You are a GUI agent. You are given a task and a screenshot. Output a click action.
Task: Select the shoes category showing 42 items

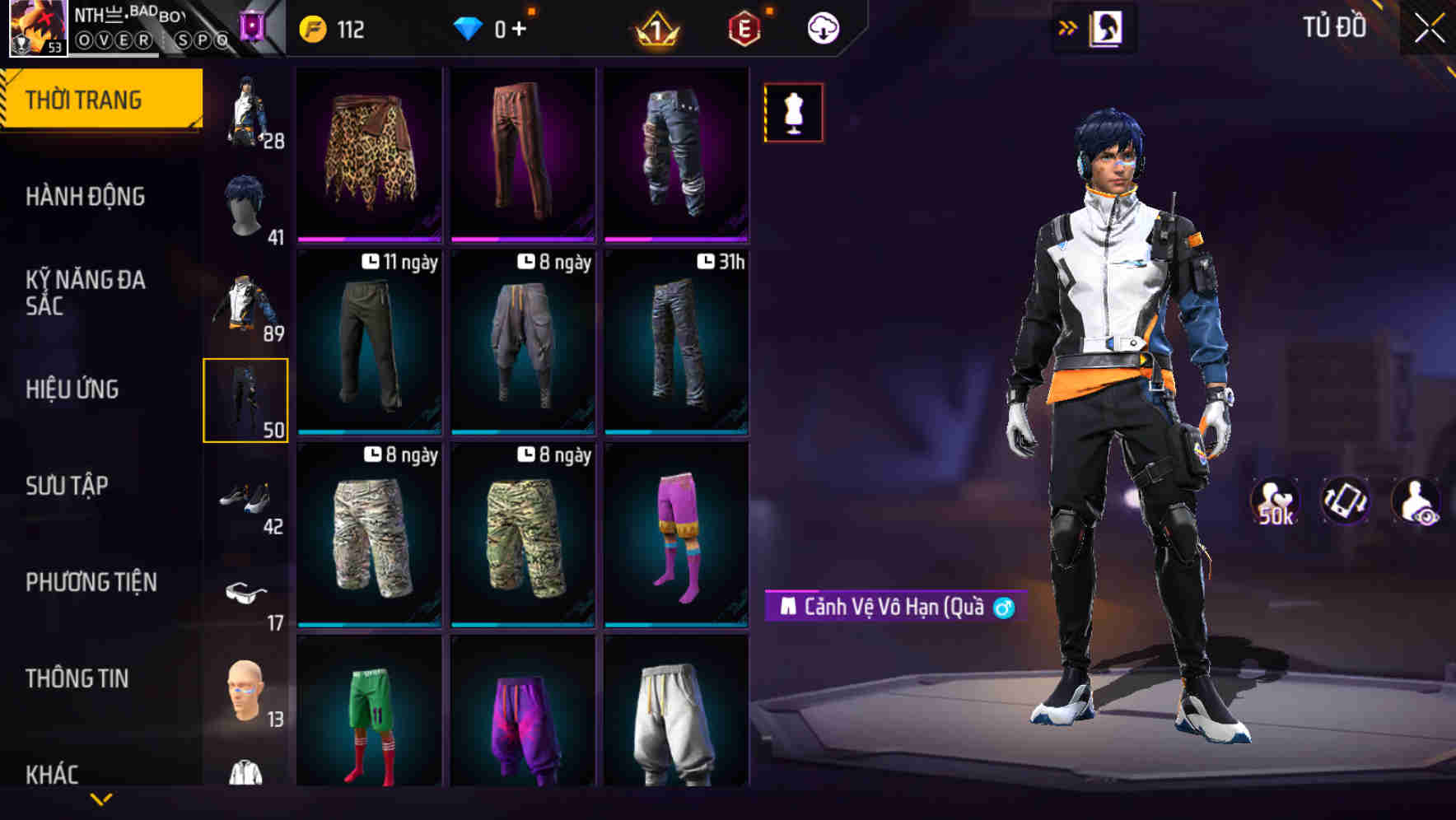[247, 498]
